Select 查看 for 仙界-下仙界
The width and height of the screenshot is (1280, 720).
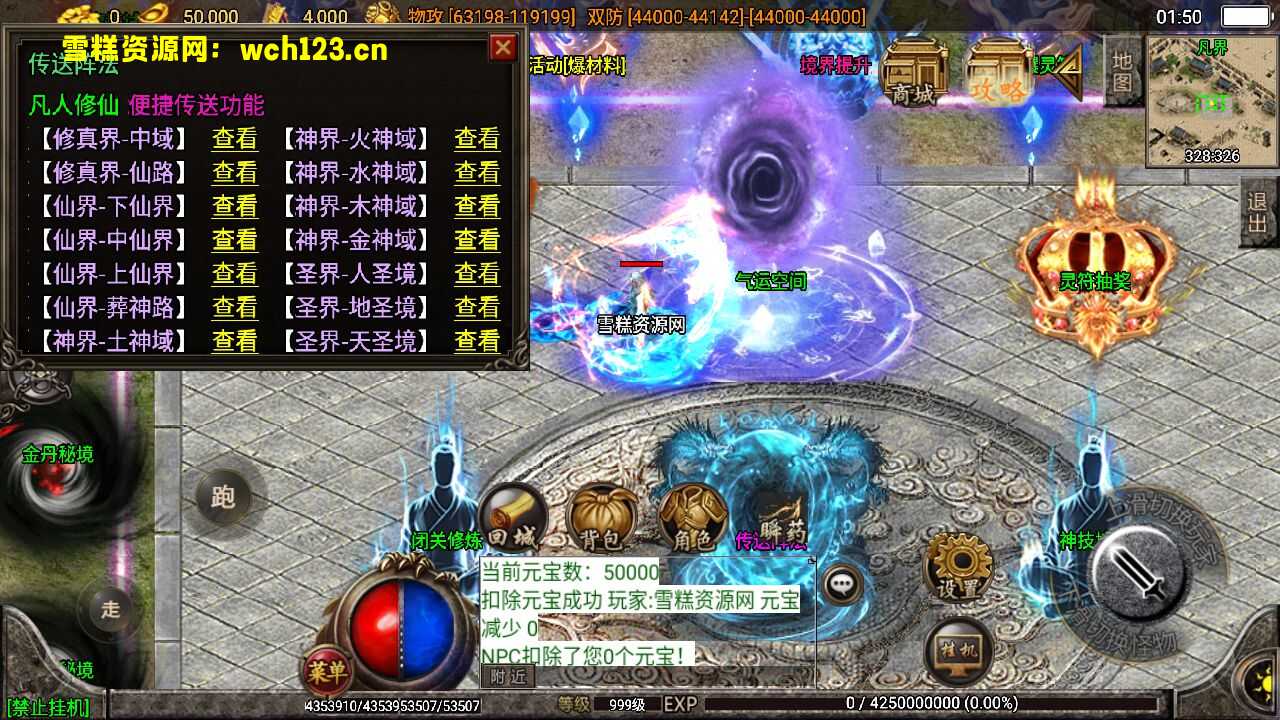[x=235, y=207]
